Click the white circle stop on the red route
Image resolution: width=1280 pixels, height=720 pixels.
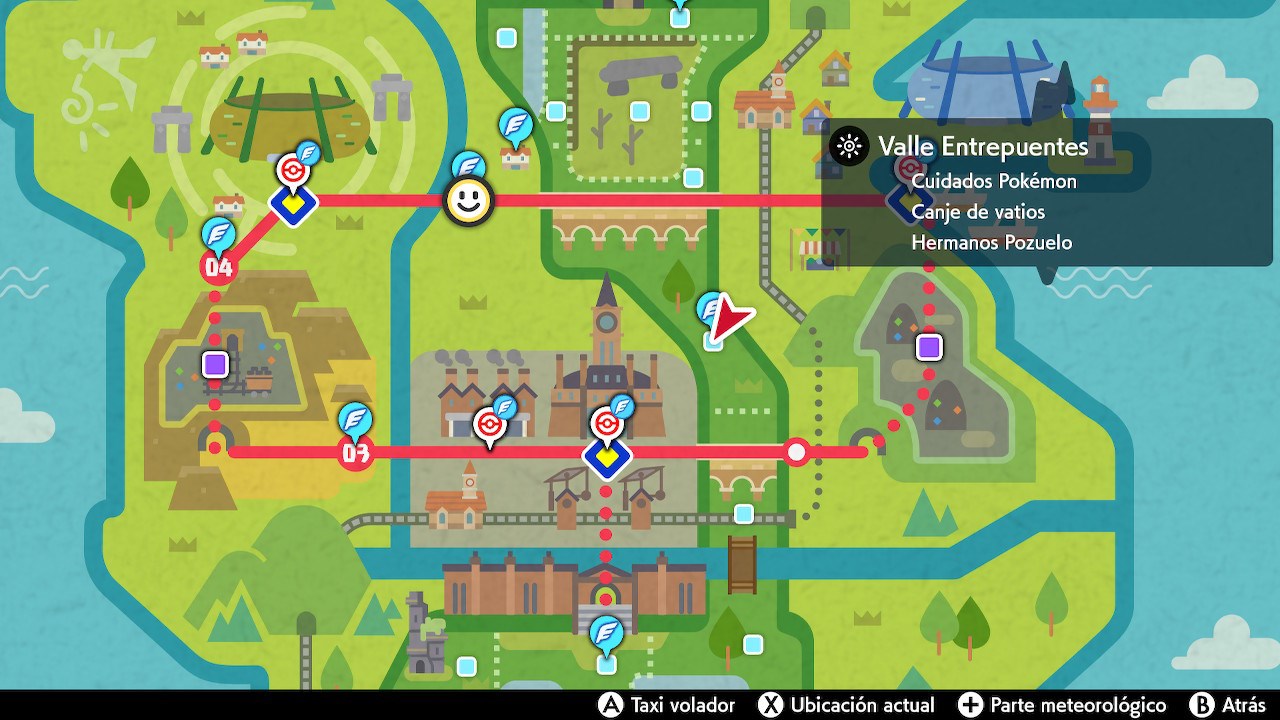click(795, 452)
